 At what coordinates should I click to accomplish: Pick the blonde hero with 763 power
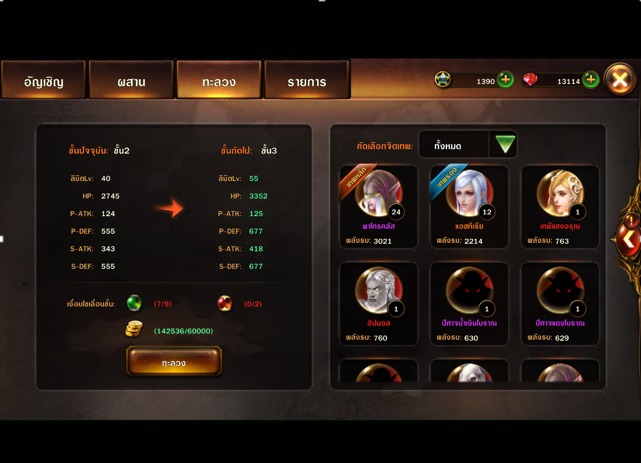(559, 206)
